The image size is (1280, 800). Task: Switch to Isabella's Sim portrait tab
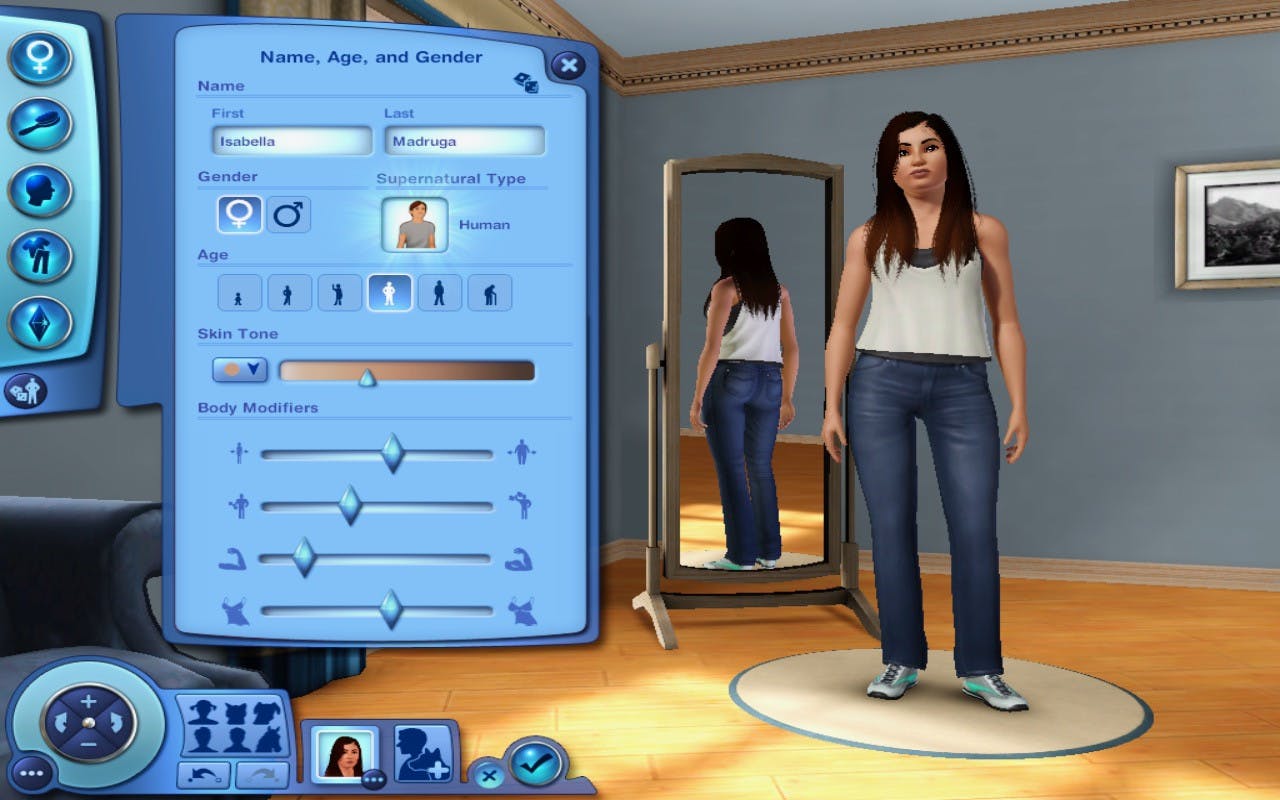click(x=344, y=756)
